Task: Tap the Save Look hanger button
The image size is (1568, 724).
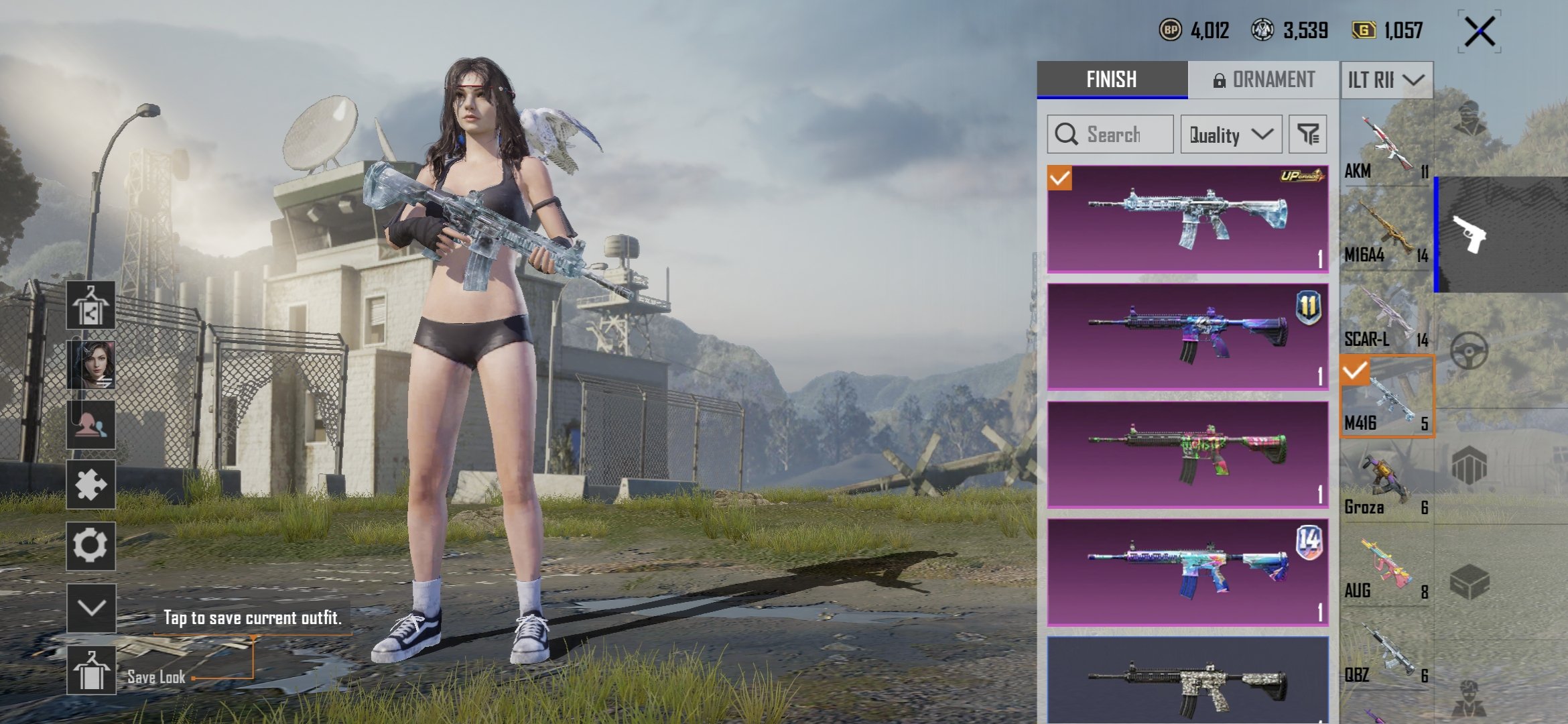Action: [91, 670]
